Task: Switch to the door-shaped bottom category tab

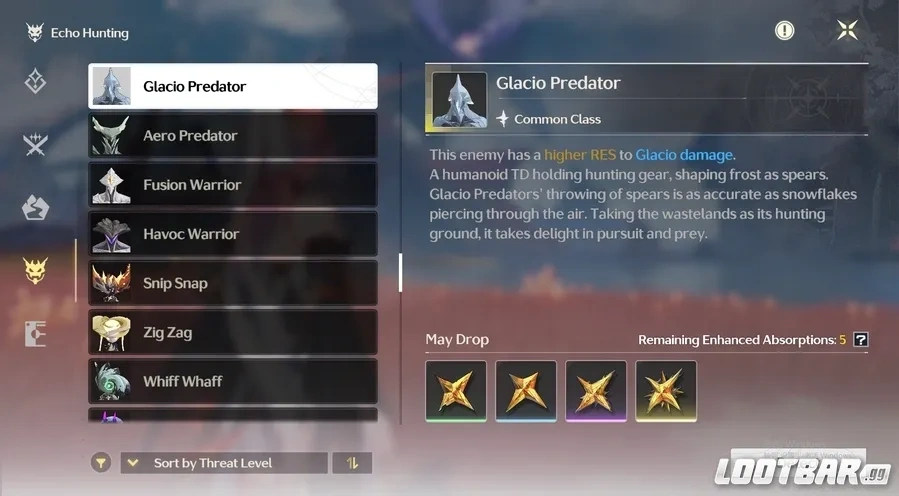Action: coord(36,333)
